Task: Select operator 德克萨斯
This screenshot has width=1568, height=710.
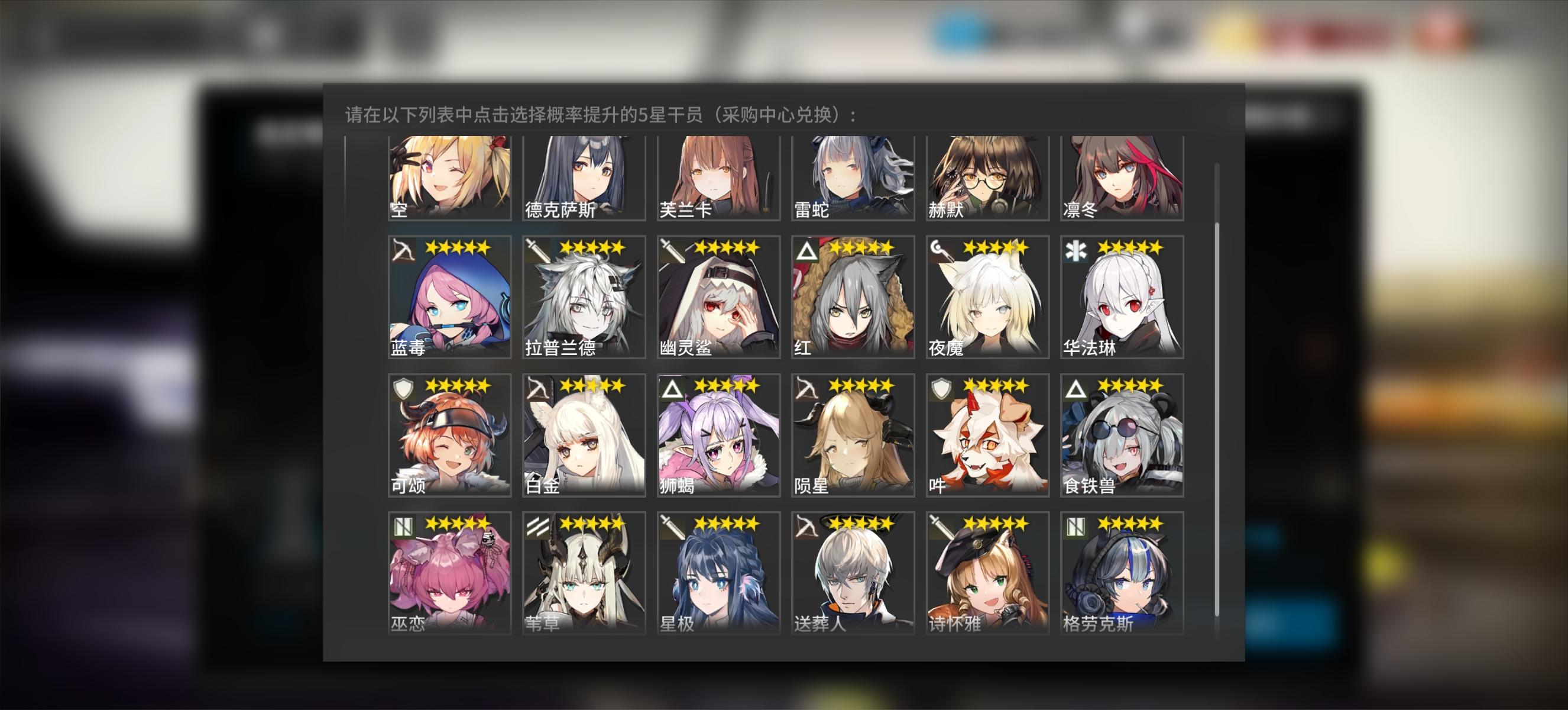Action: pyautogui.click(x=582, y=176)
